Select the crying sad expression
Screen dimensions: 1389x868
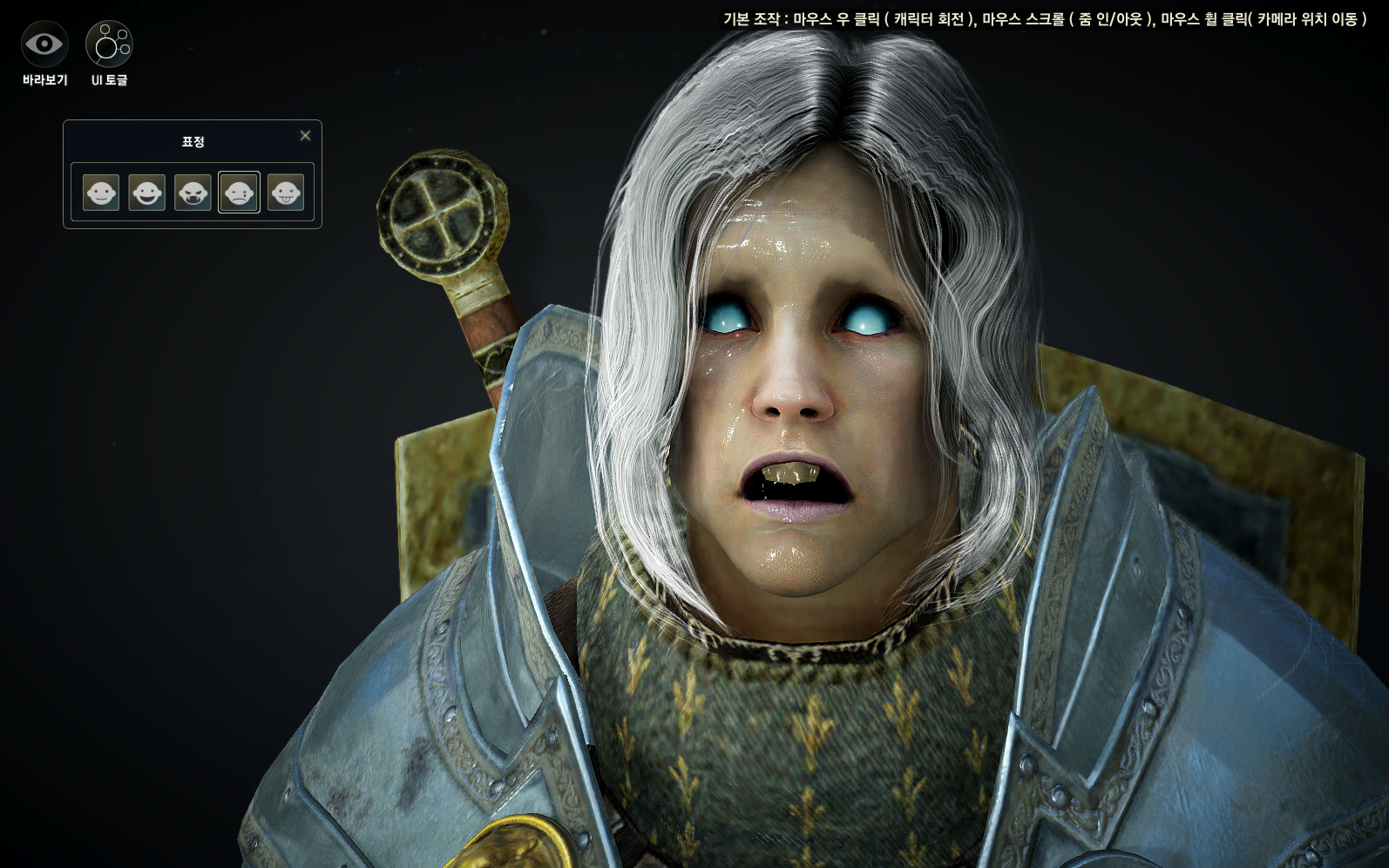coord(239,192)
